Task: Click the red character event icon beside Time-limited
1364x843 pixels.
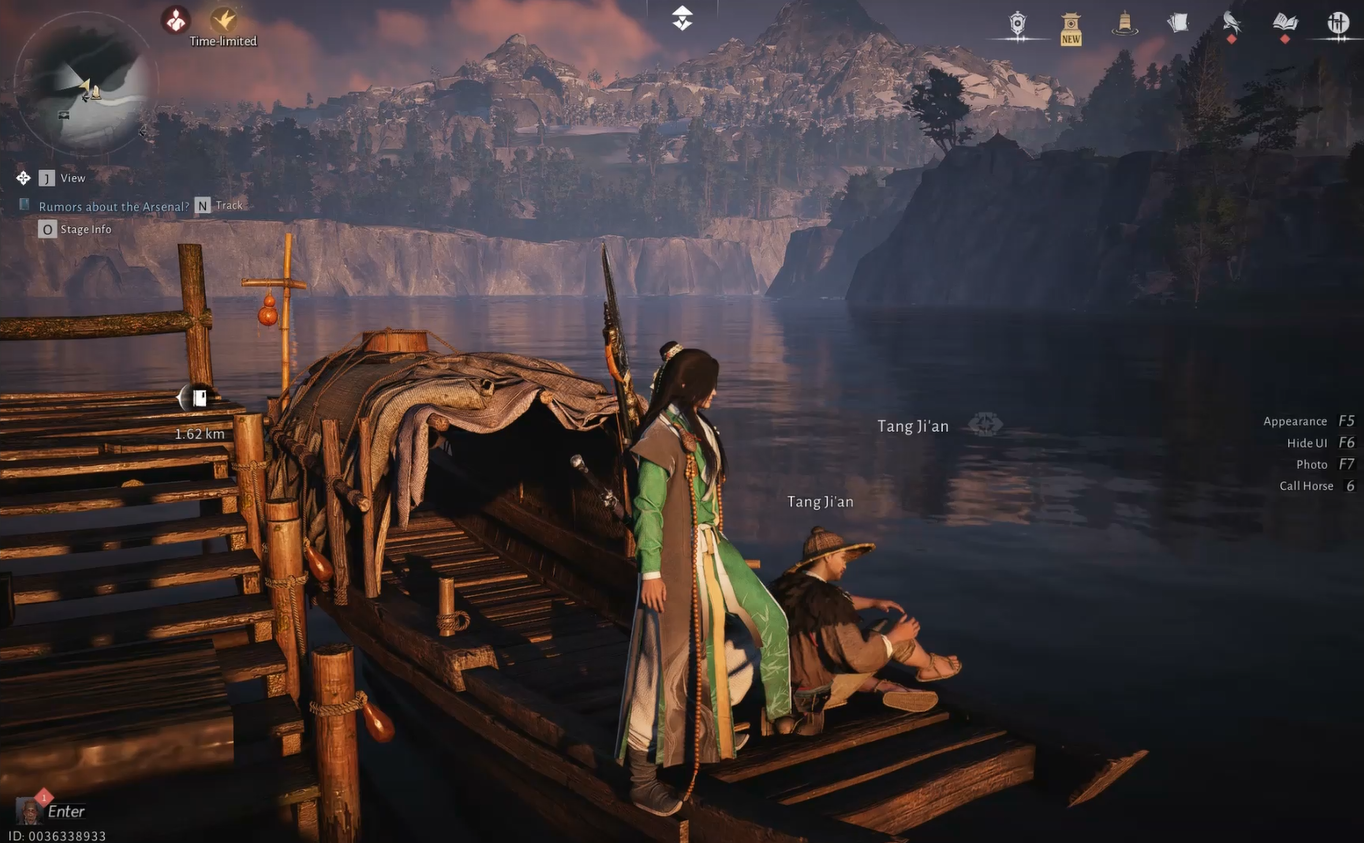Action: coord(175,18)
